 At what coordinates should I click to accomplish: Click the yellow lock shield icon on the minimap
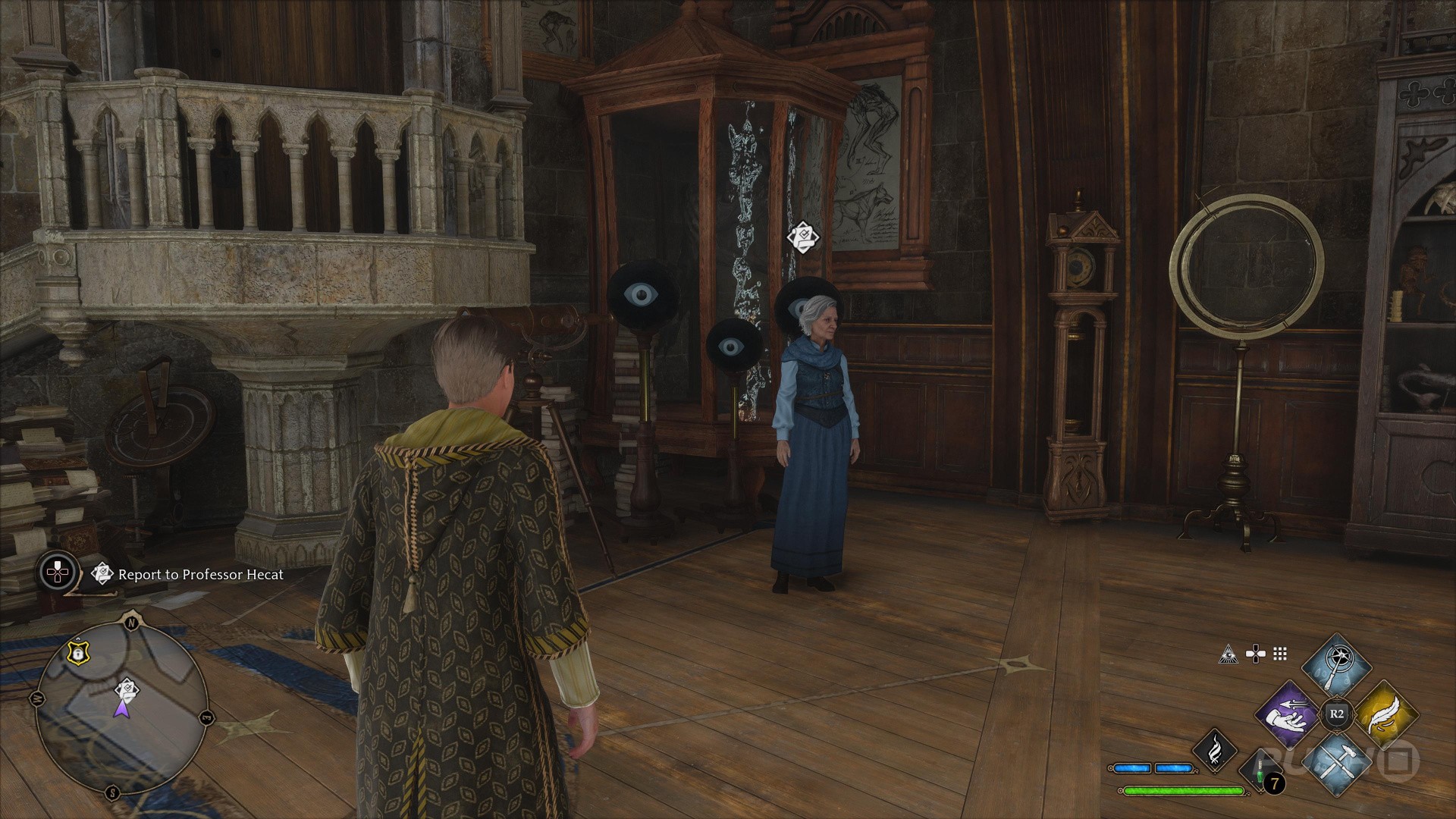78,654
